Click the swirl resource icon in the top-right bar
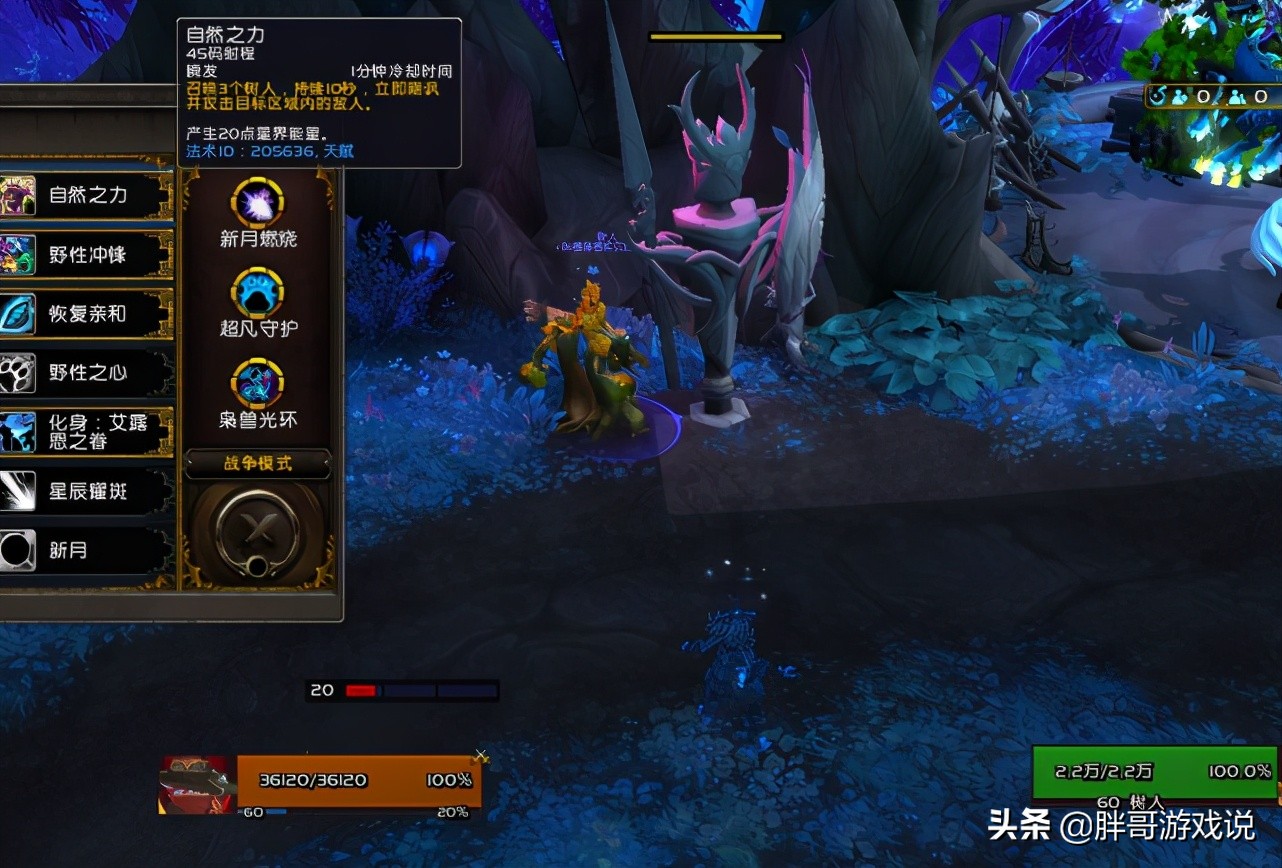1282x868 pixels. (x=1159, y=96)
